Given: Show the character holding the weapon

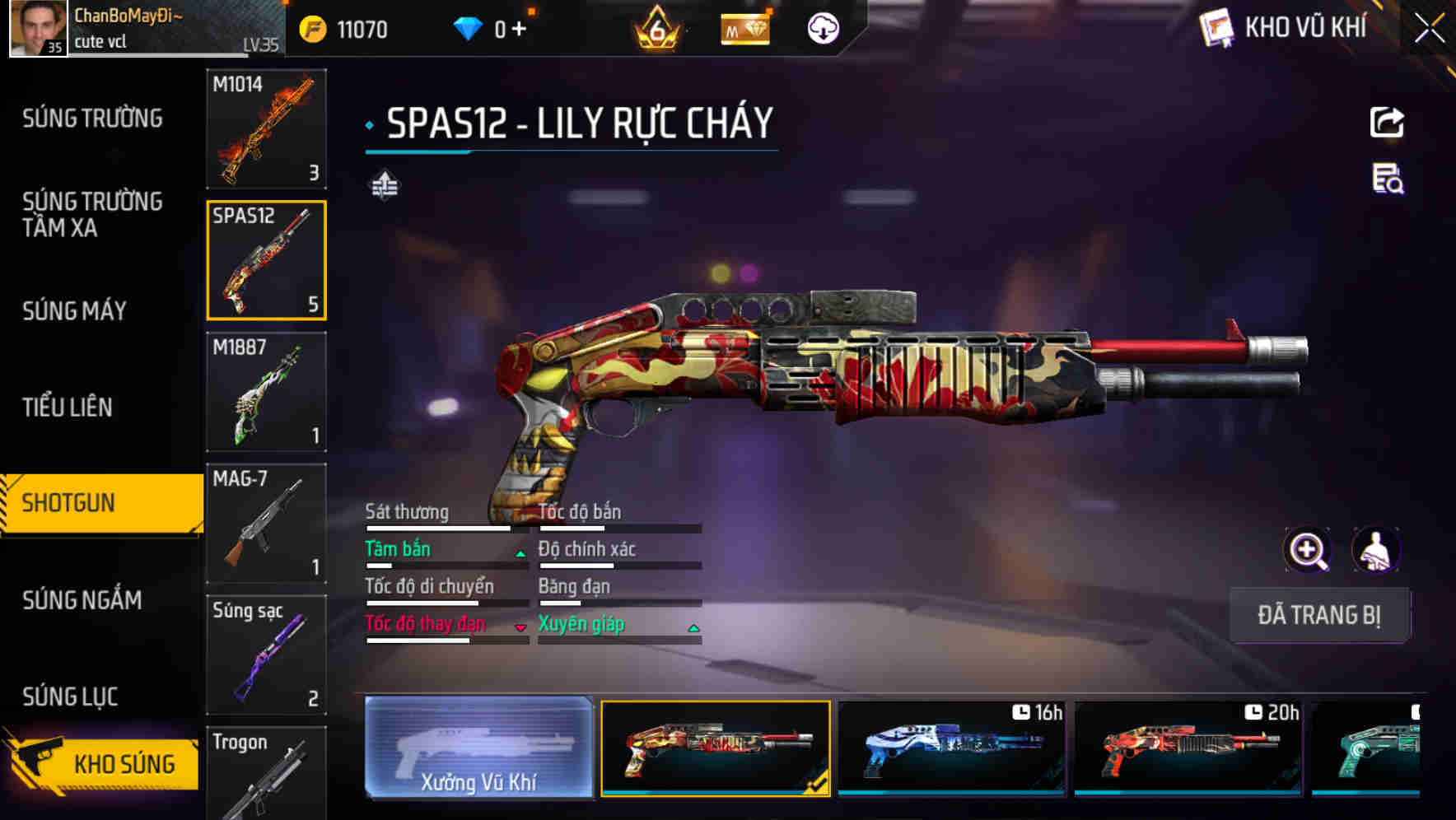Looking at the screenshot, I should (x=1375, y=550).
